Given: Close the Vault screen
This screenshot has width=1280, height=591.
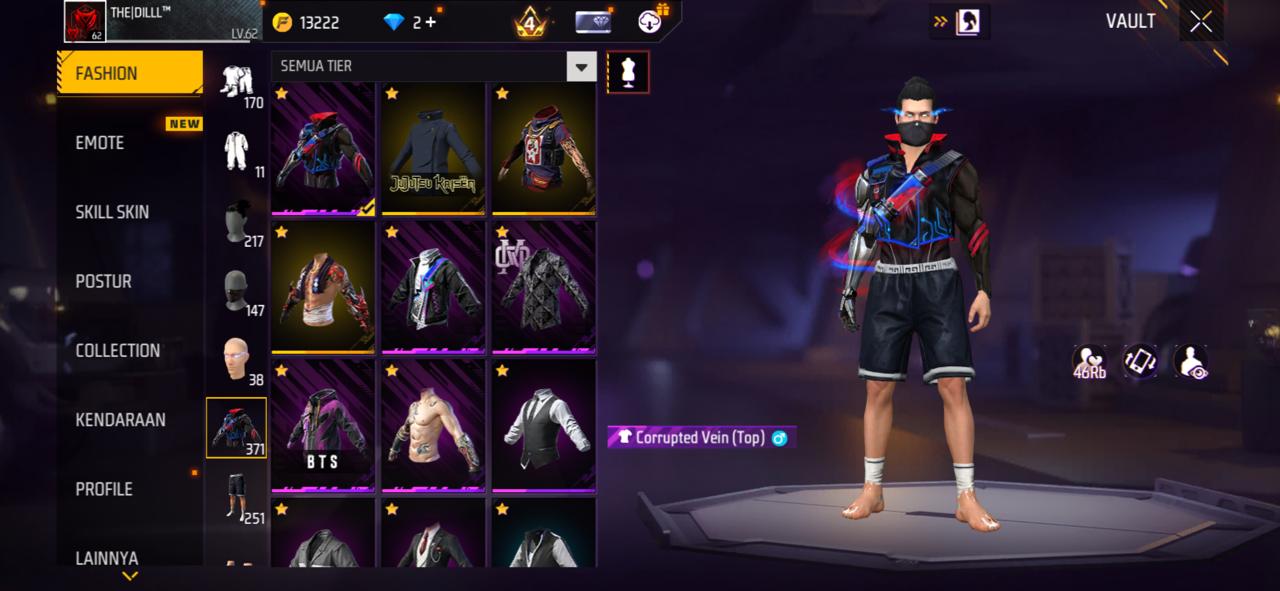Looking at the screenshot, I should click(x=1201, y=22).
